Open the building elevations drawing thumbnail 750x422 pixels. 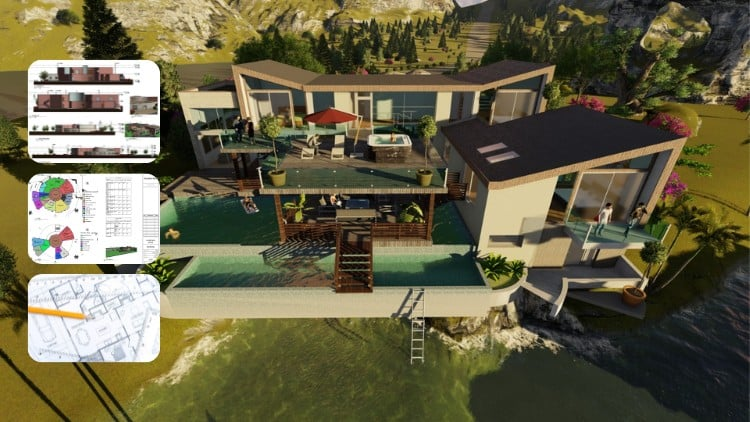tap(93, 111)
